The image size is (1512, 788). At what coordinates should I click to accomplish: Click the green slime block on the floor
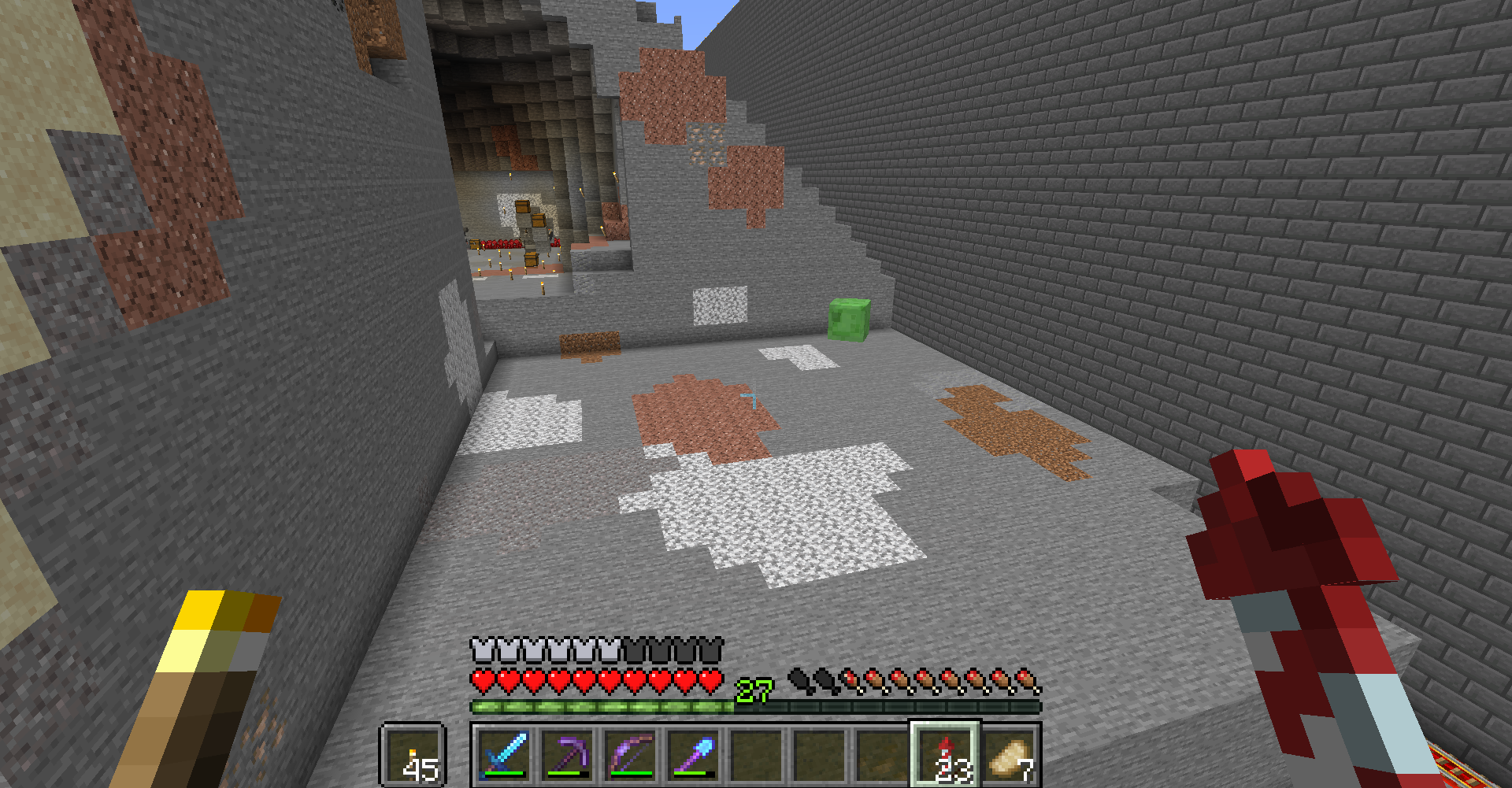(848, 320)
